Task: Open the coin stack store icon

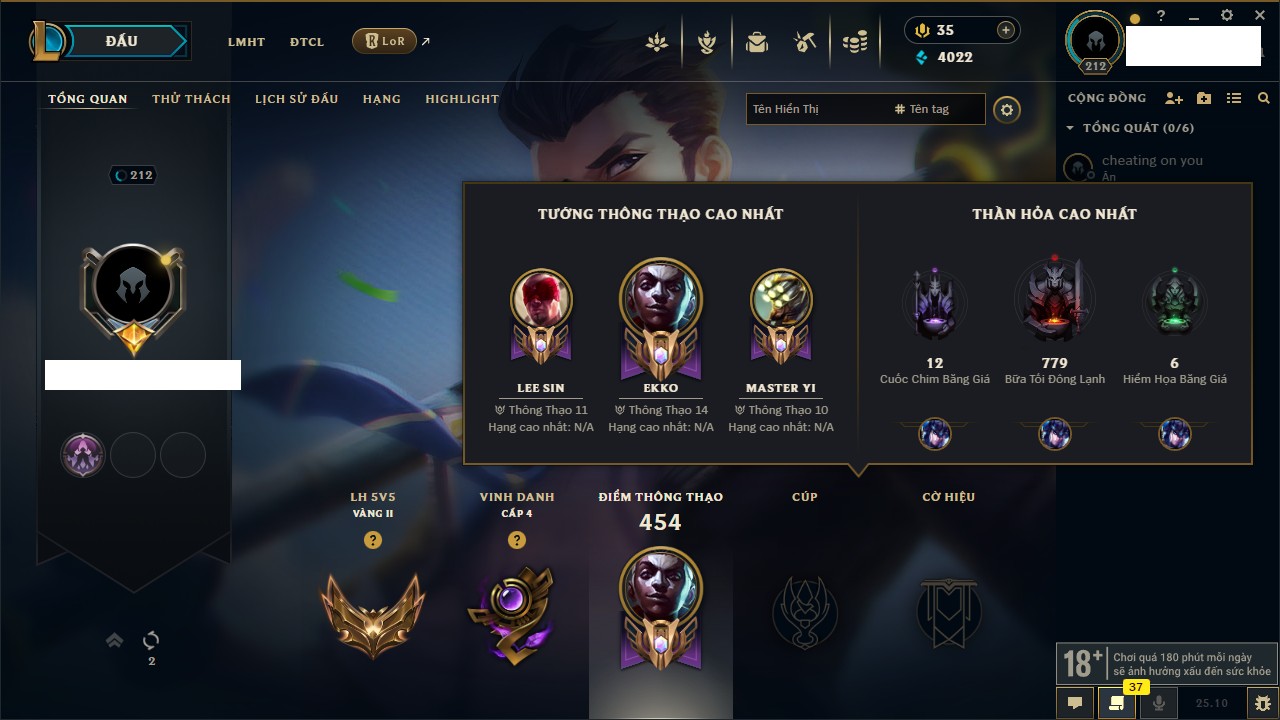Action: (854, 42)
